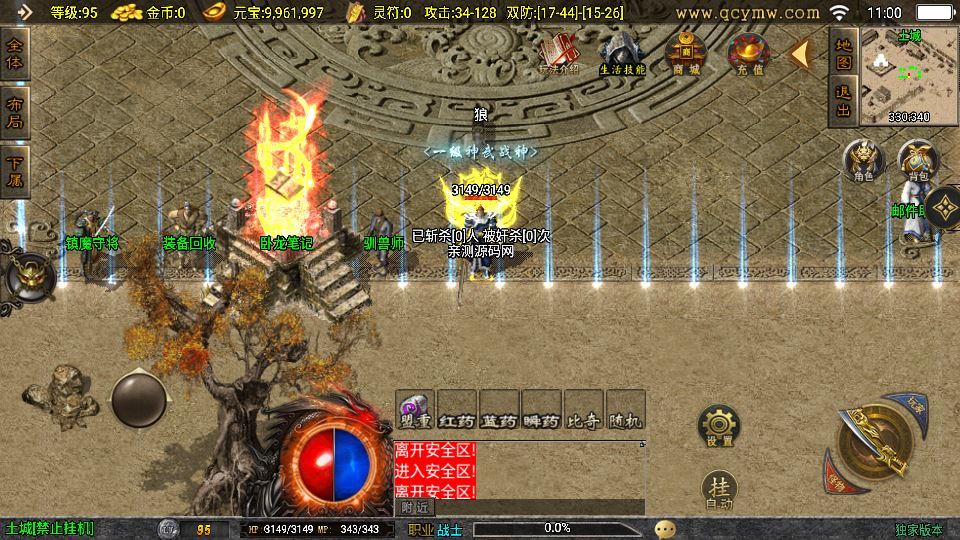Image resolution: width=960 pixels, height=540 pixels.
Task: Open the 设置 settings gear
Action: tap(719, 426)
